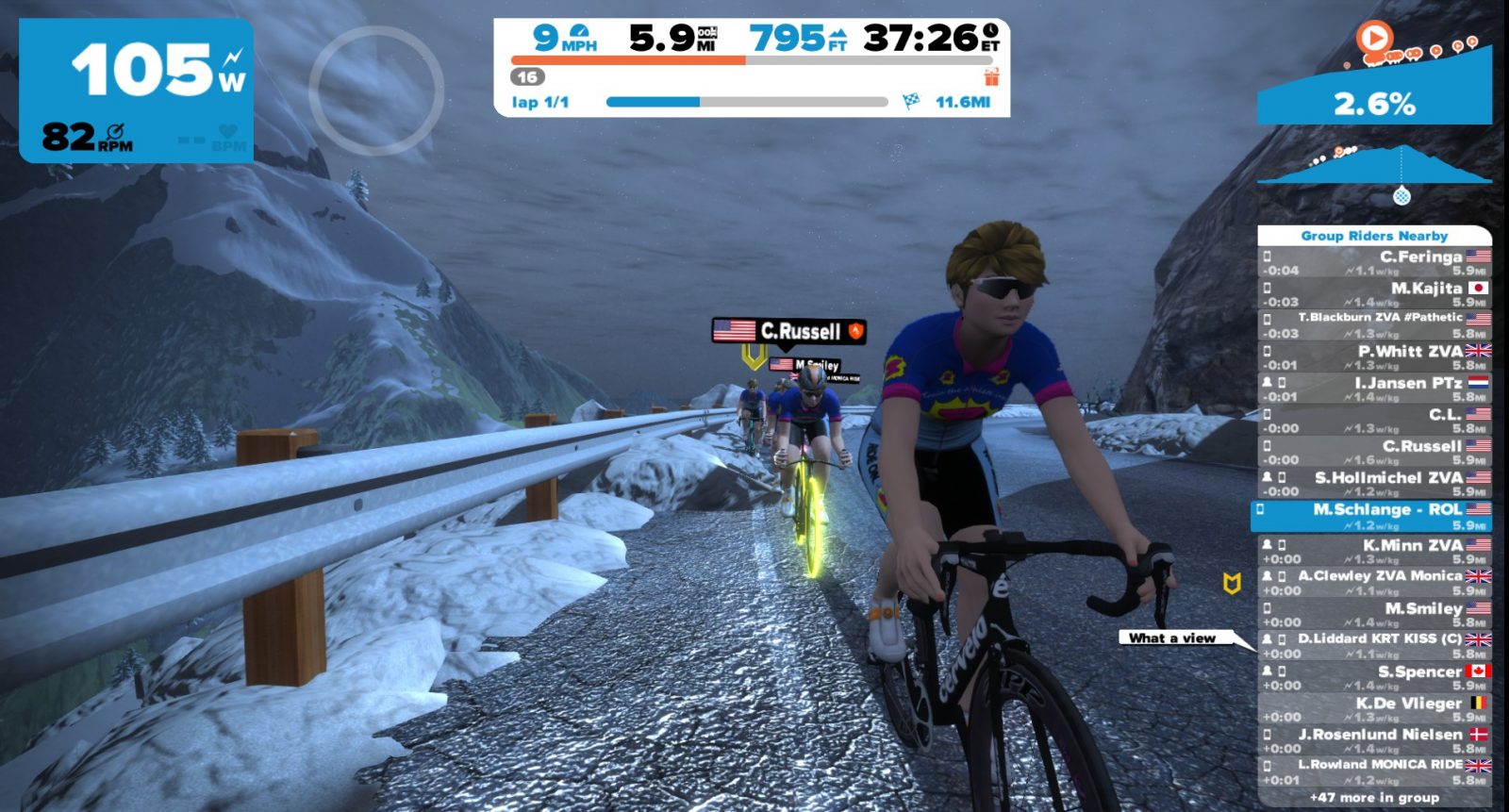Choose D.Liddard KRT KISS (C) row
The image size is (1509, 812).
[1374, 645]
